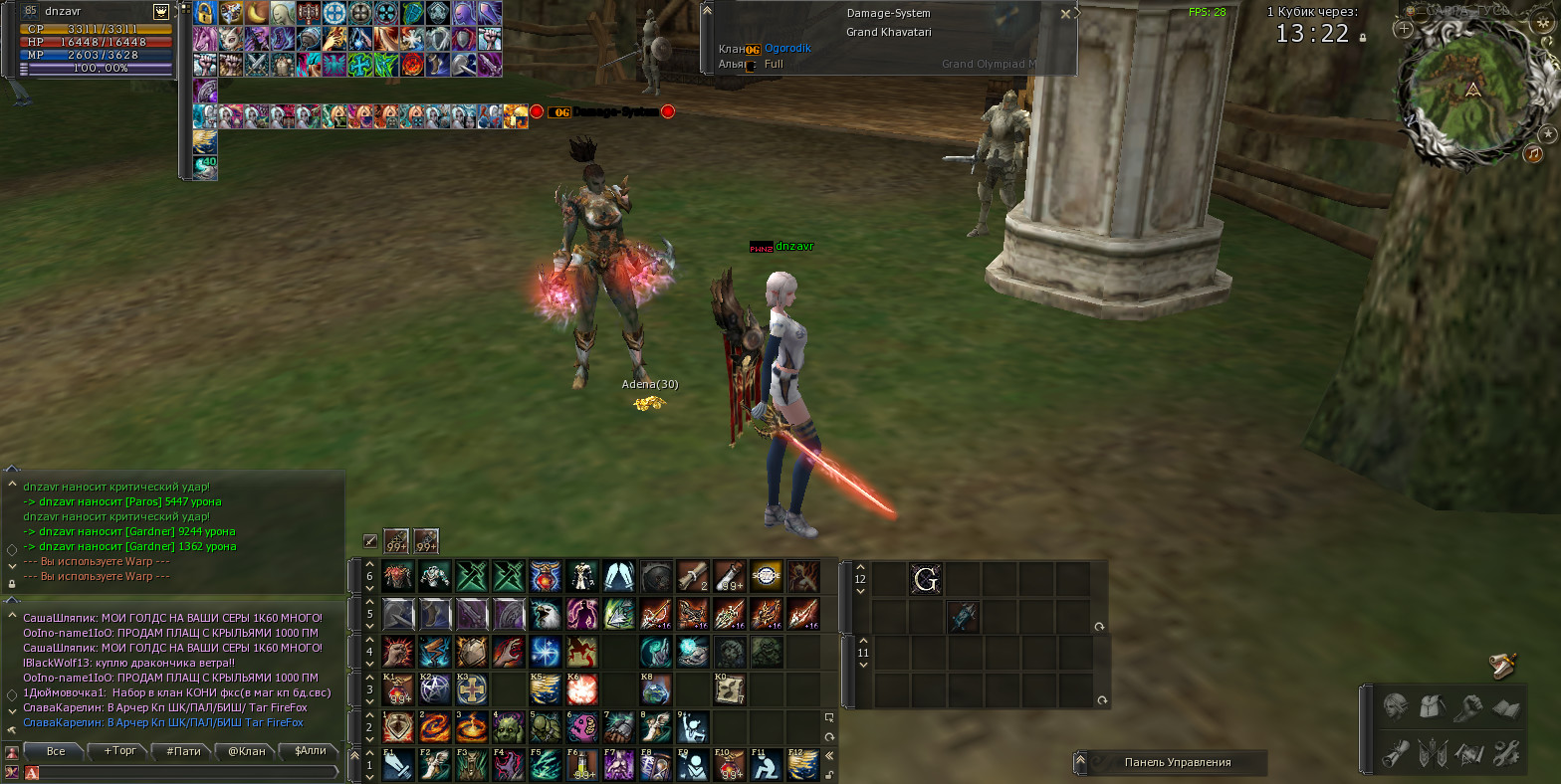This screenshot has width=1561, height=784.
Task: Open the scroll with sword quest icon
Action: point(1503,665)
